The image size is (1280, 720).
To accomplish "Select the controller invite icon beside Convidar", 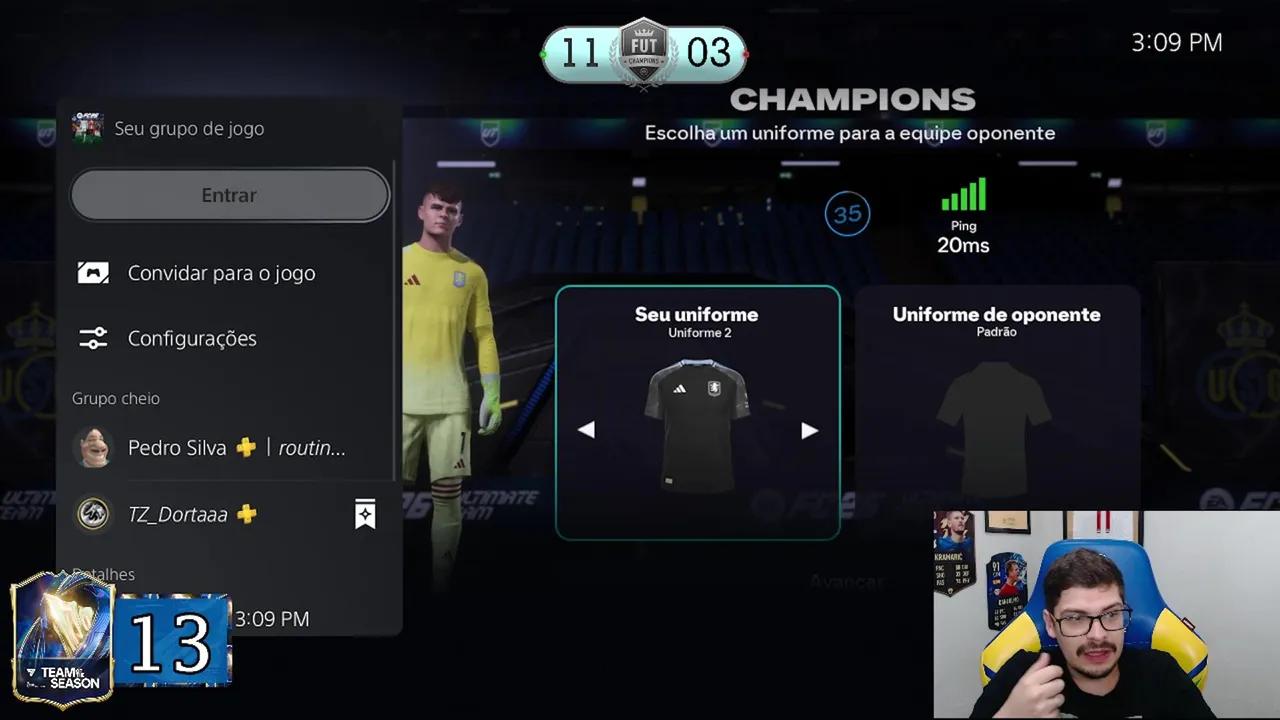I will pyautogui.click(x=93, y=272).
